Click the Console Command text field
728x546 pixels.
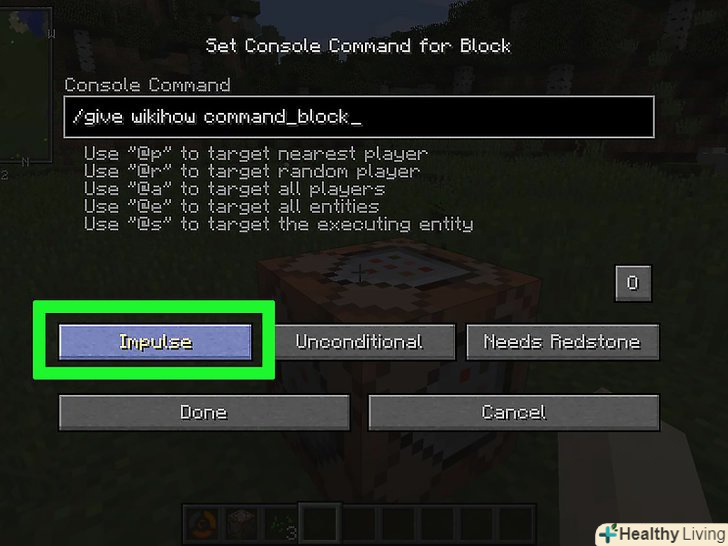(x=358, y=117)
